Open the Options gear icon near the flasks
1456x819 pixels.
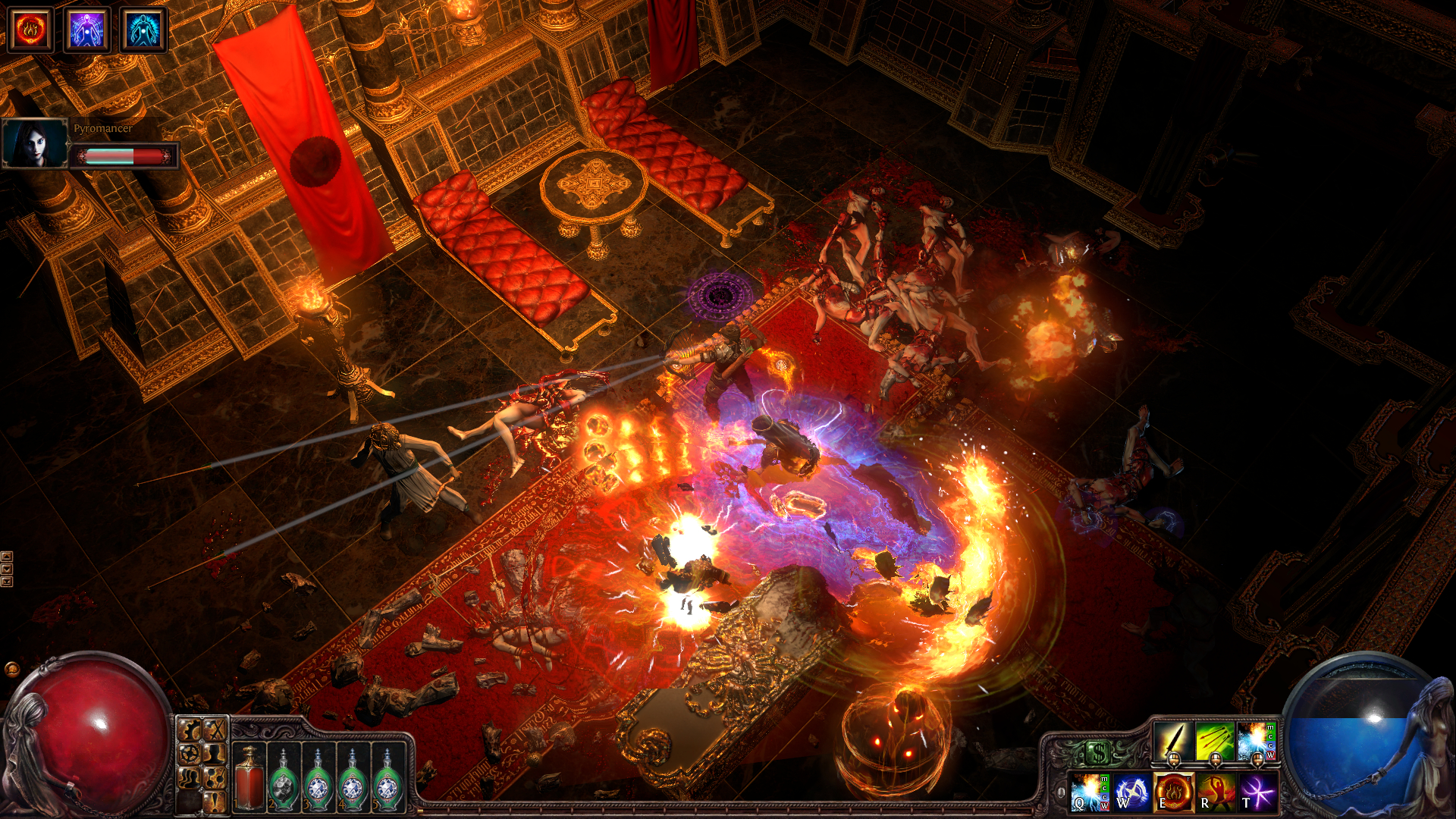tap(189, 729)
